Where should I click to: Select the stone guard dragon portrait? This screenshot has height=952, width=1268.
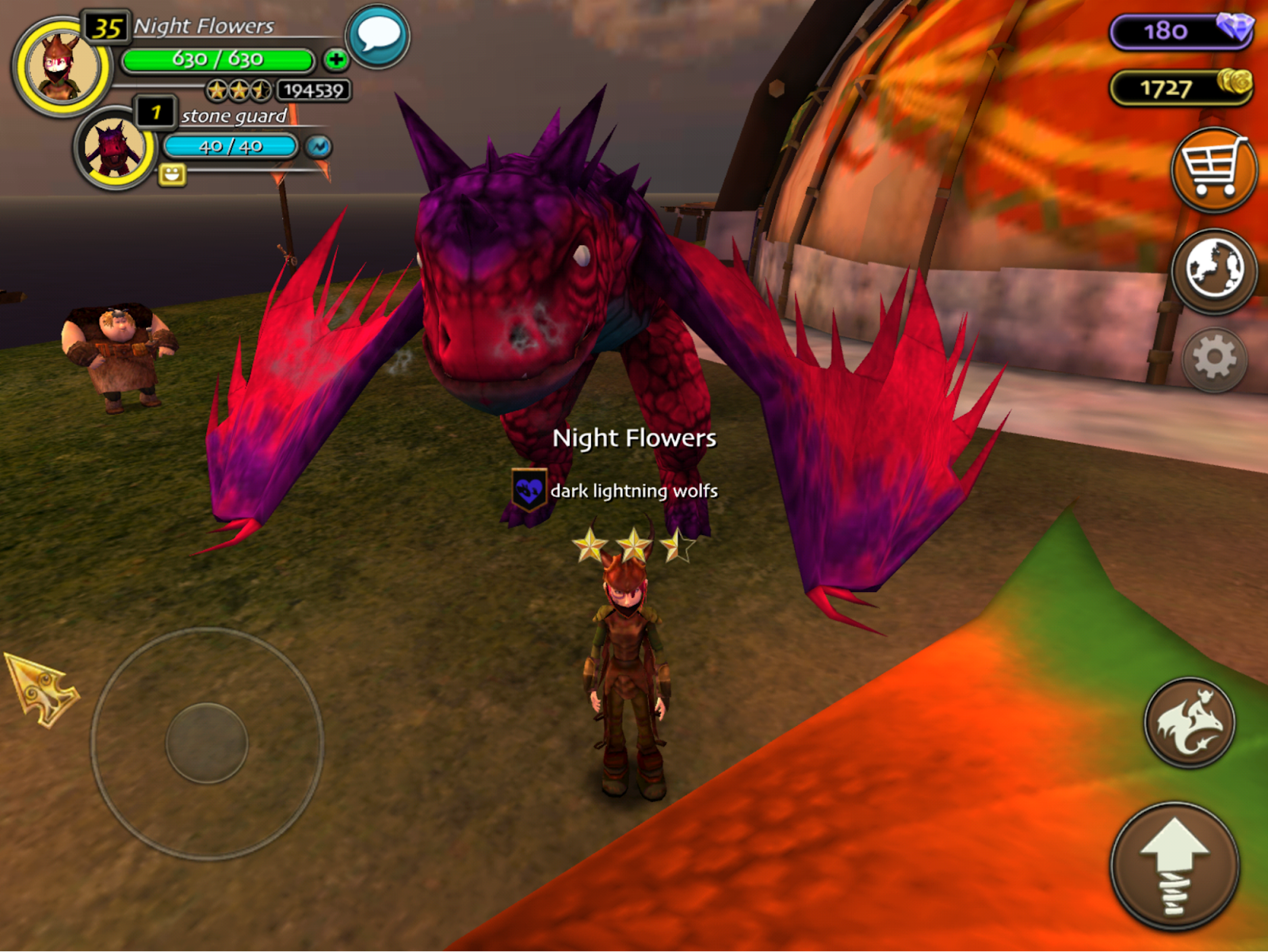(x=115, y=148)
